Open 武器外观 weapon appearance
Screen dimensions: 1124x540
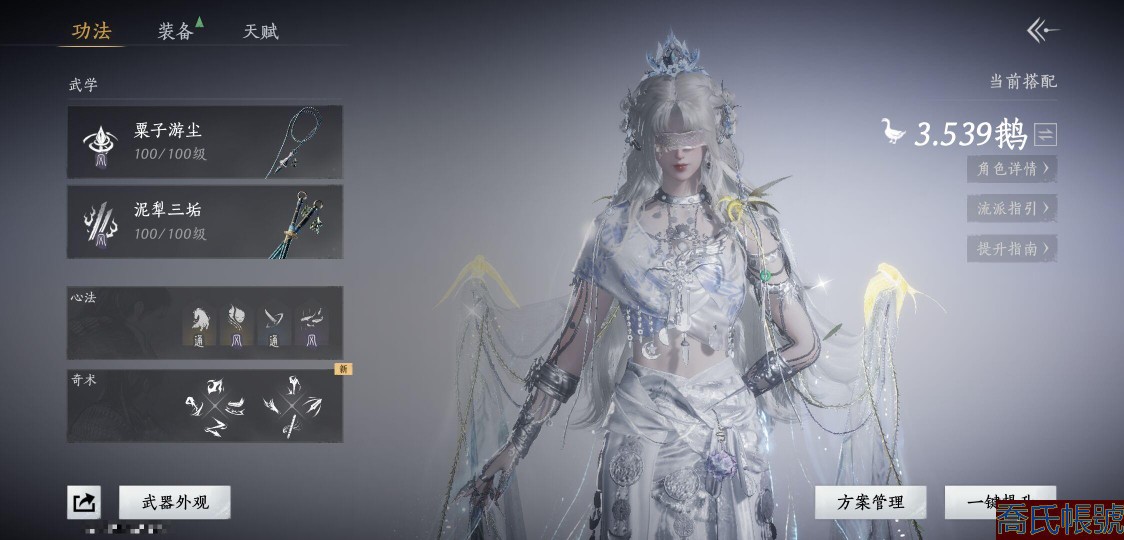[x=175, y=502]
